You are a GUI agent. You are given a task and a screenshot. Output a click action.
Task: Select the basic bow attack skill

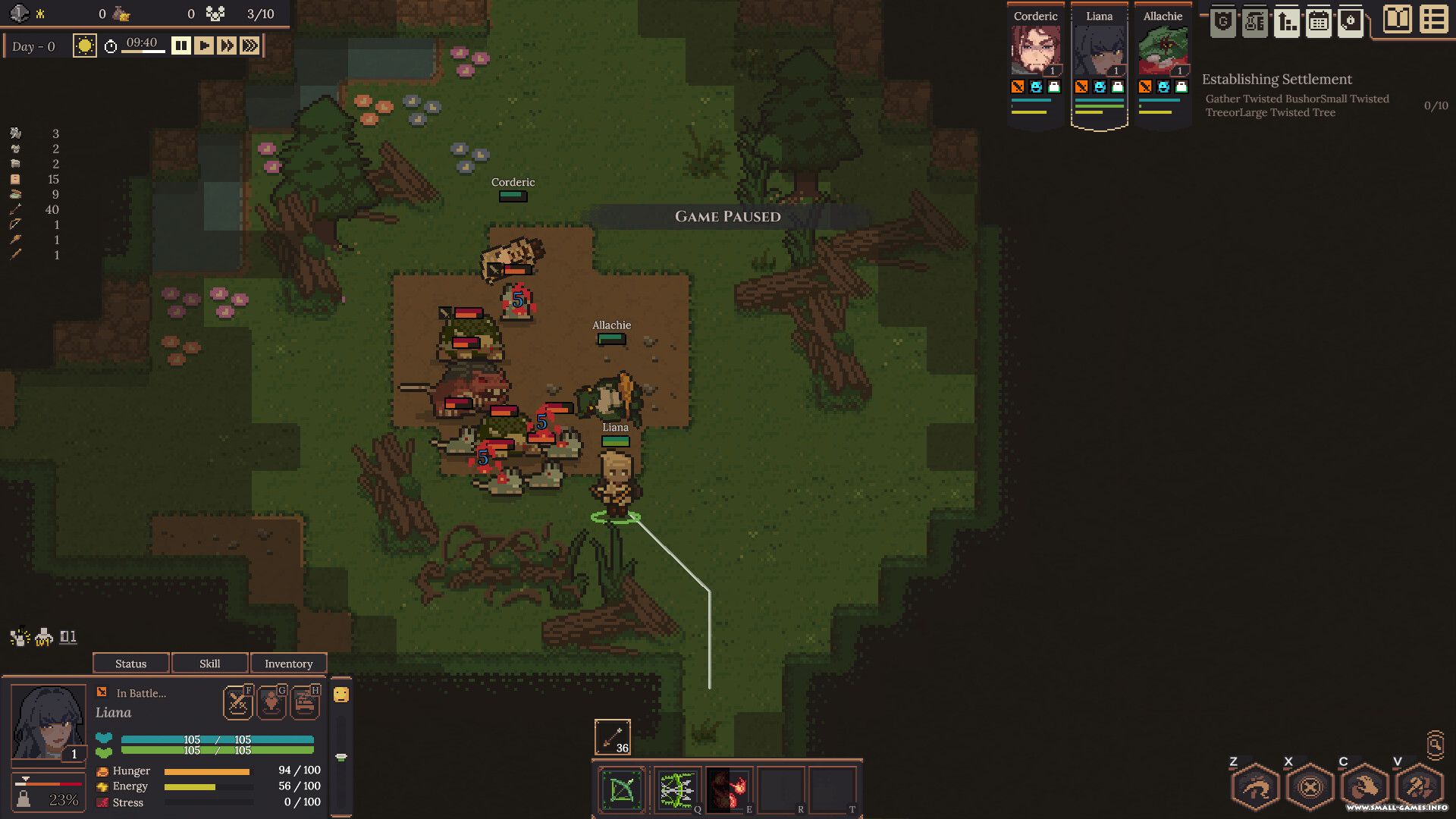point(622,790)
